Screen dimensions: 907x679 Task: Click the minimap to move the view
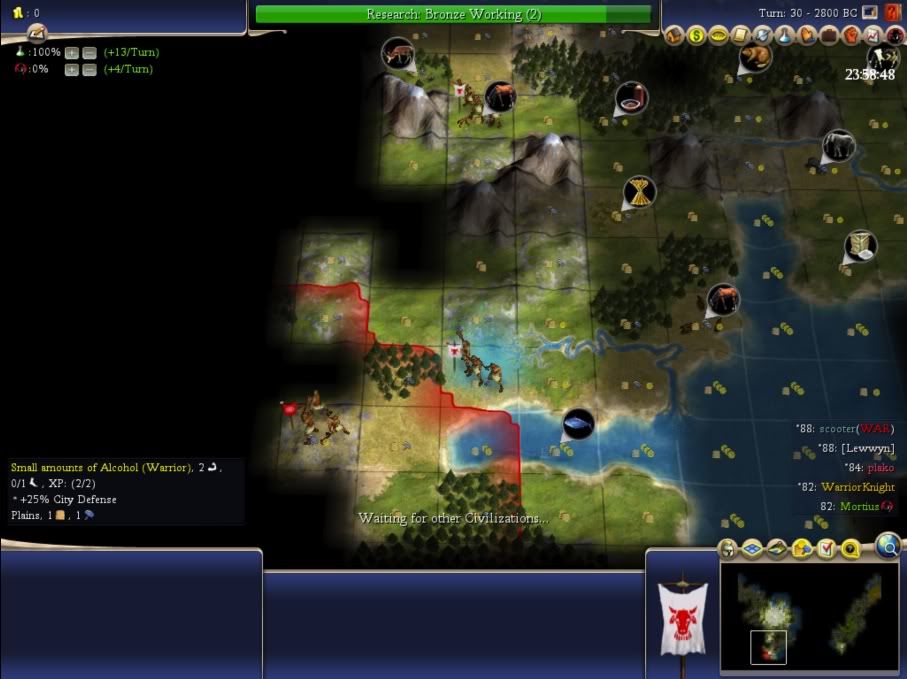coord(810,615)
